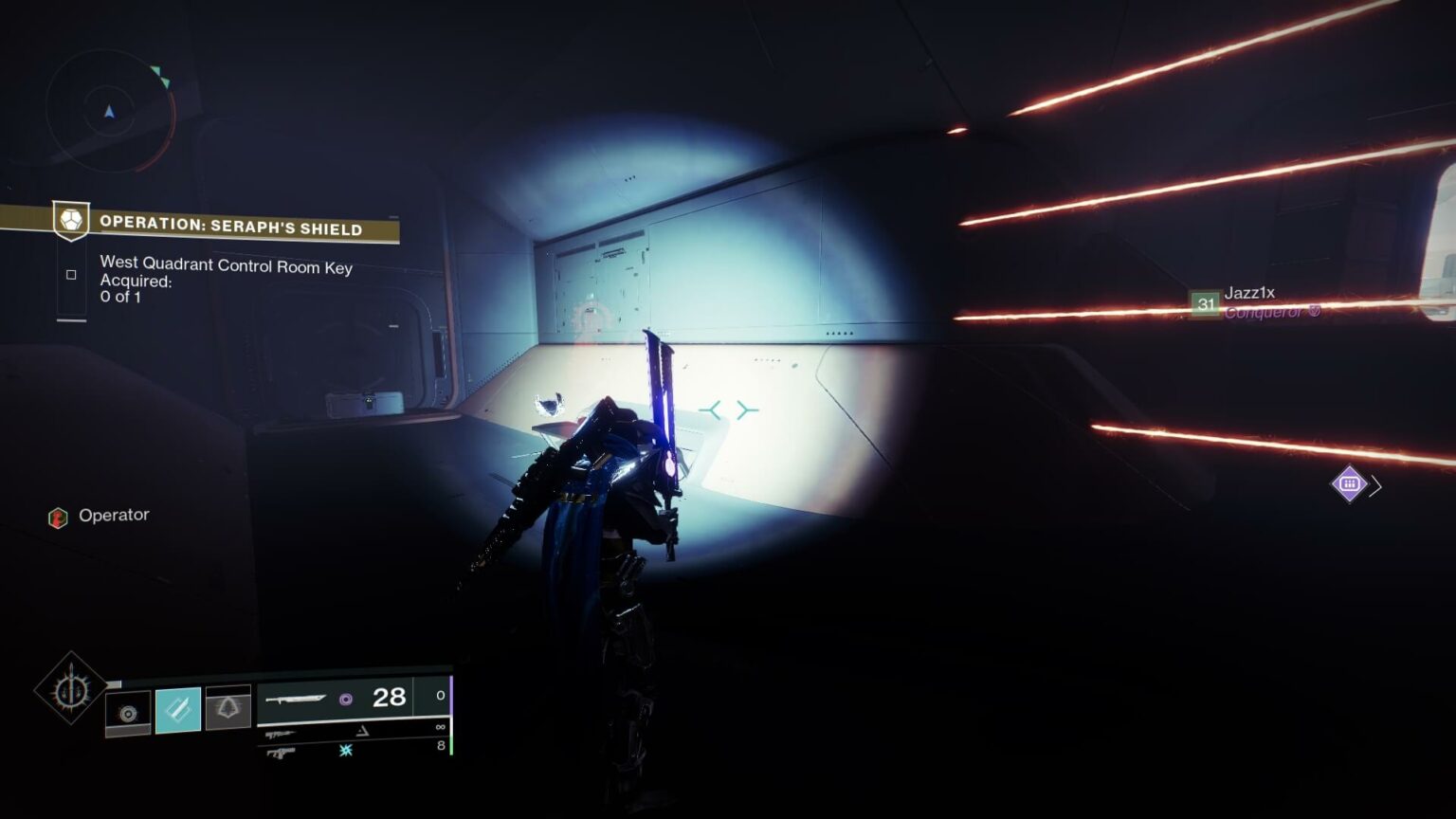Toggle the West Quadrant key objective checkbox
1456x819 pixels.
pyautogui.click(x=71, y=274)
